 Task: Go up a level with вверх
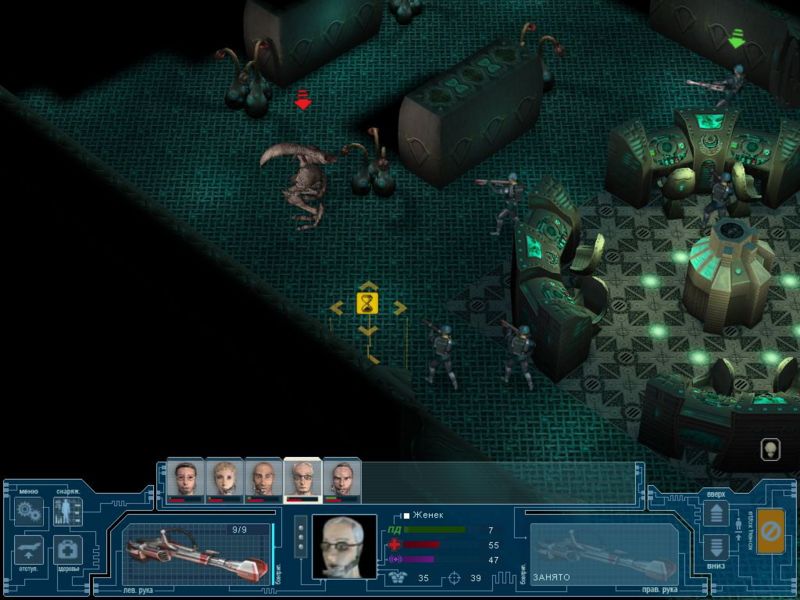click(716, 514)
